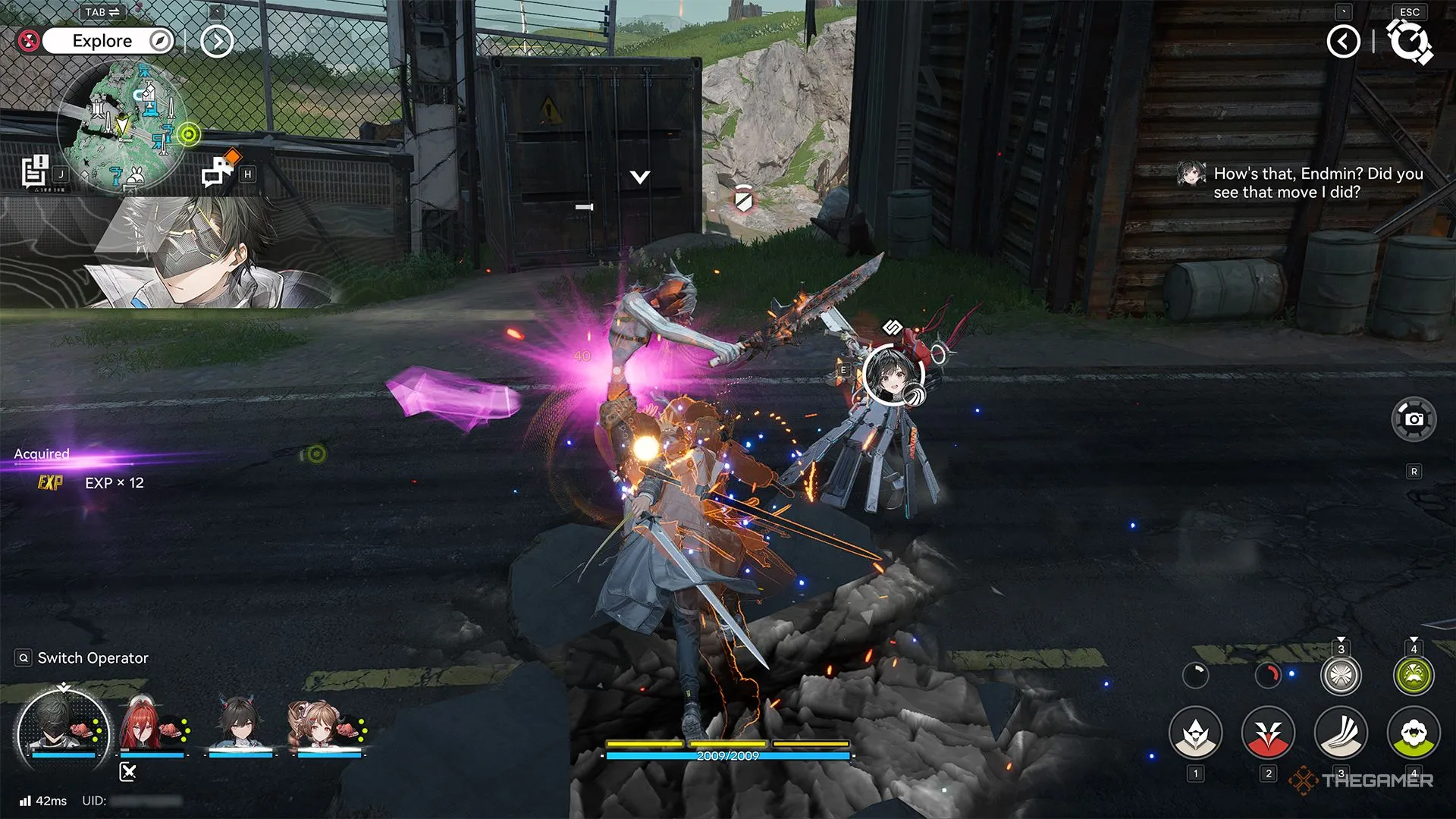Switch to the red-haired operator portrait
Viewport: 1456px width, 819px height.
[150, 726]
